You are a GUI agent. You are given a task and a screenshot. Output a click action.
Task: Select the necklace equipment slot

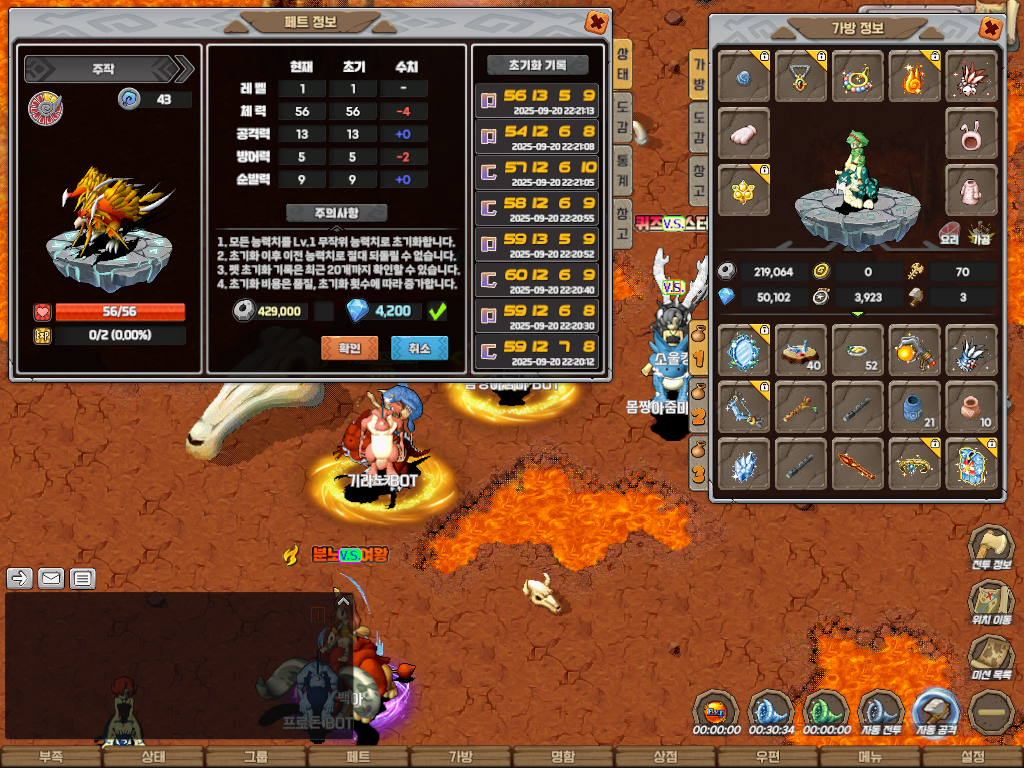pos(801,76)
